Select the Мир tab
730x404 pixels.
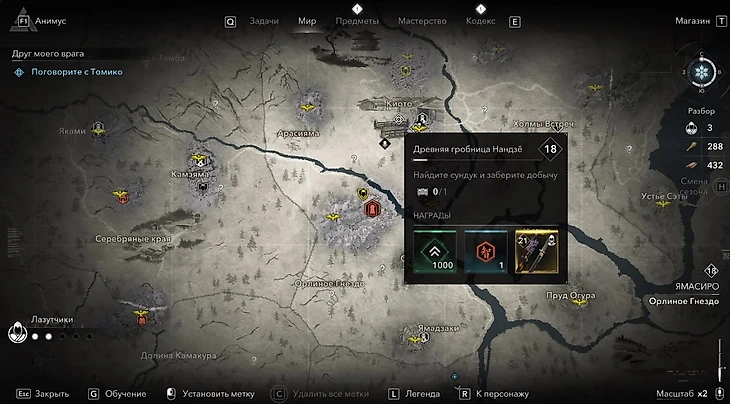point(307,20)
